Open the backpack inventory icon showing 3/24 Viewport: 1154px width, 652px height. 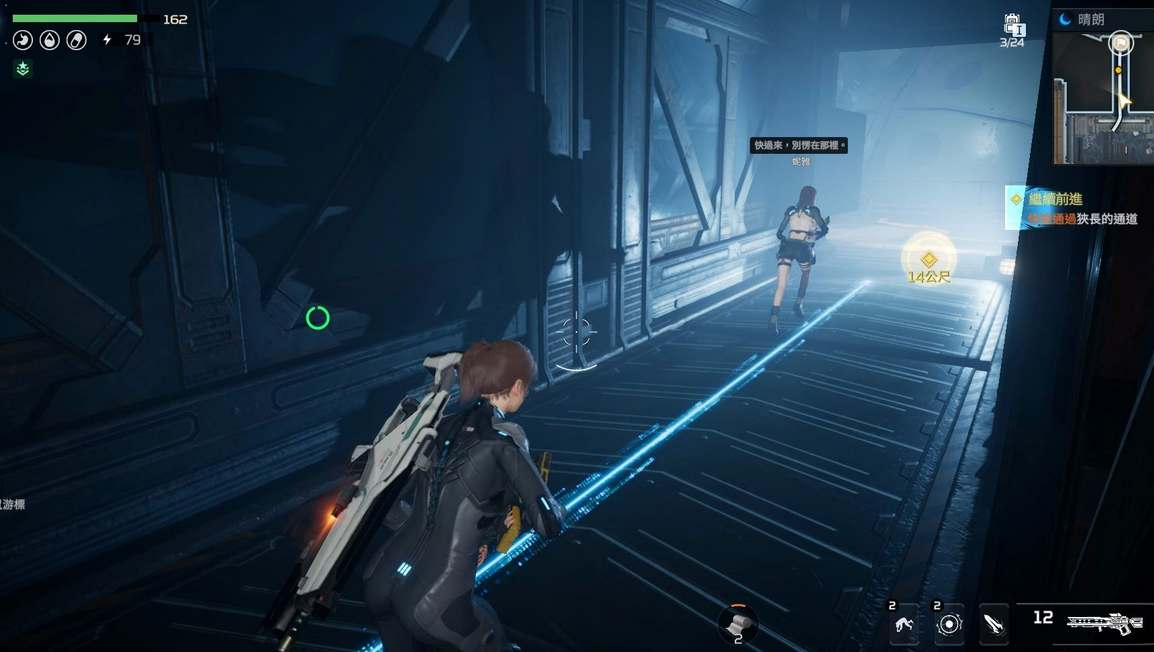coord(1012,26)
